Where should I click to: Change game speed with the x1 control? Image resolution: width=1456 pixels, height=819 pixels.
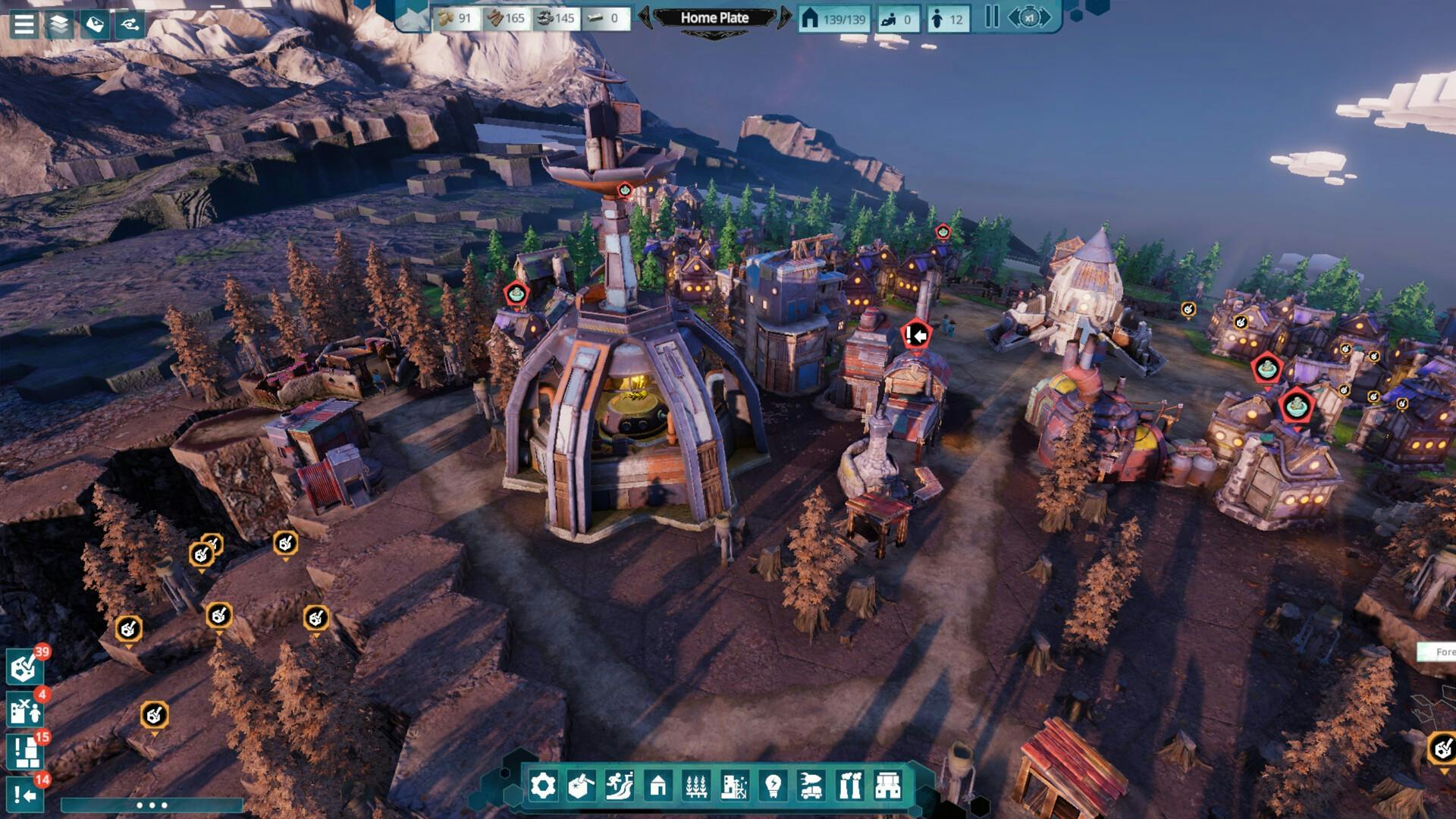(x=1029, y=17)
